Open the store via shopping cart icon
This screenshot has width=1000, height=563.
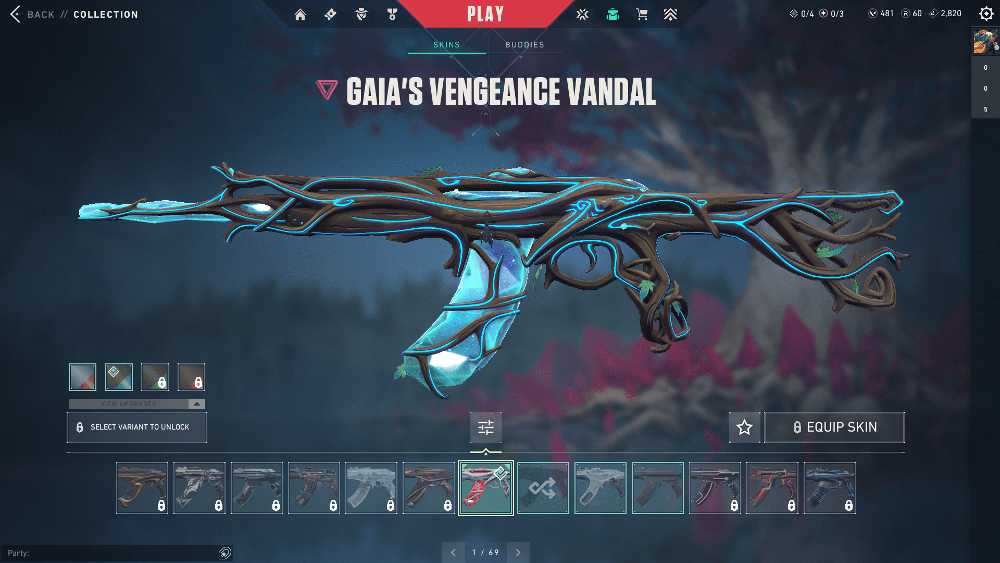point(641,15)
